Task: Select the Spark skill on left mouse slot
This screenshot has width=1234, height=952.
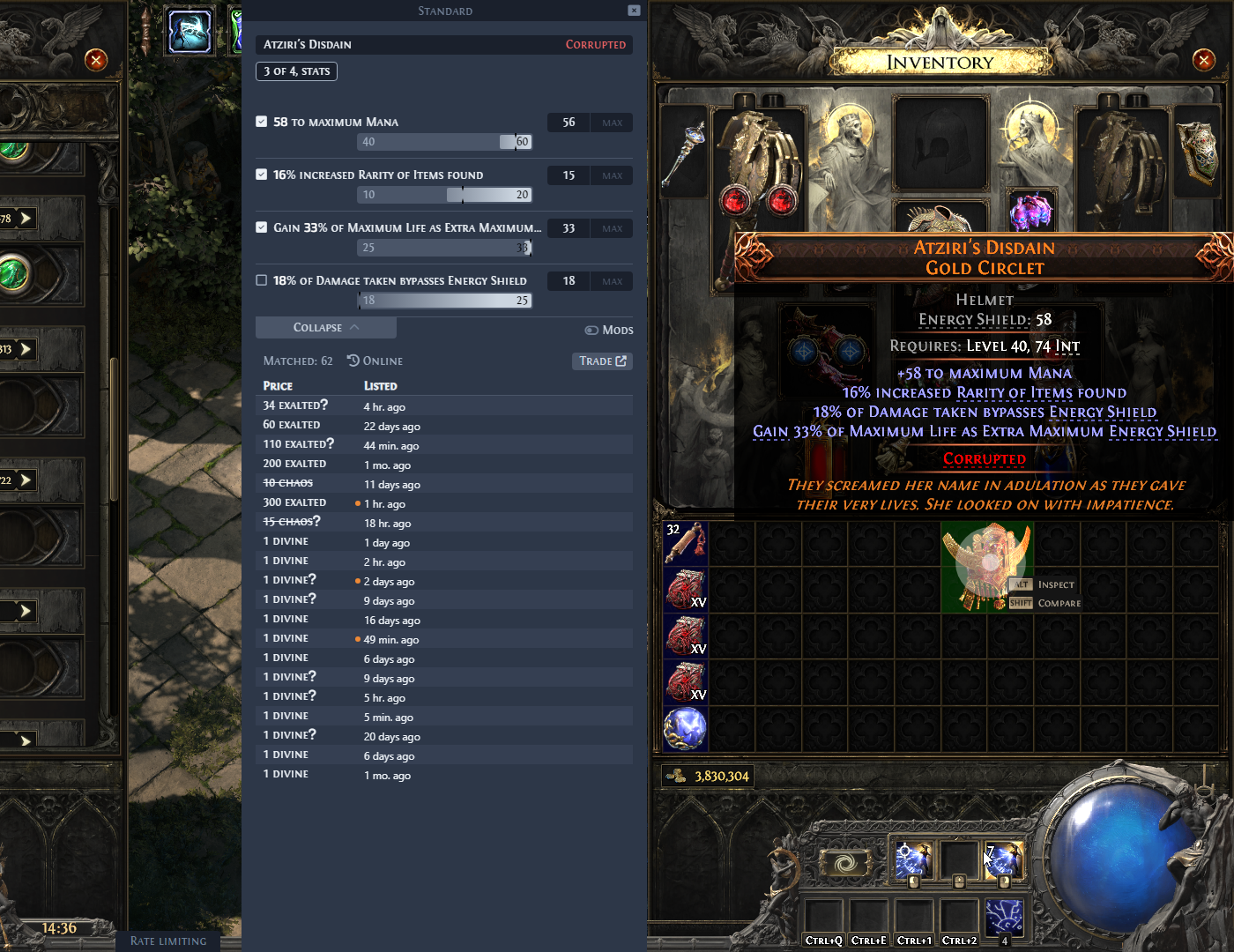Action: tap(914, 861)
